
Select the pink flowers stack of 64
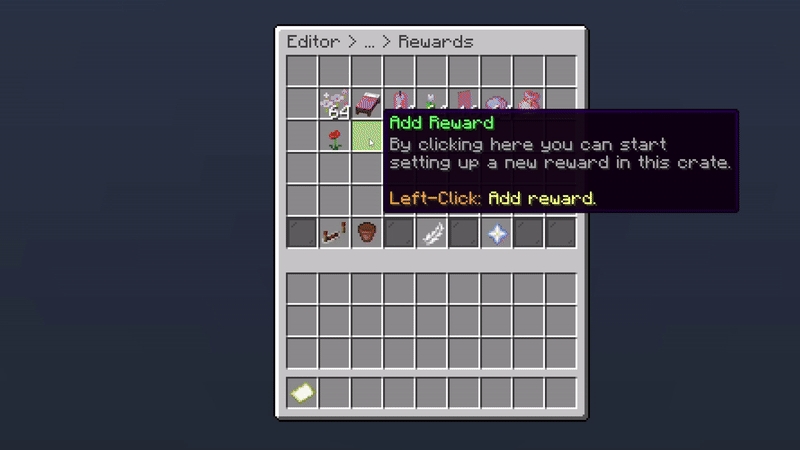pos(335,104)
